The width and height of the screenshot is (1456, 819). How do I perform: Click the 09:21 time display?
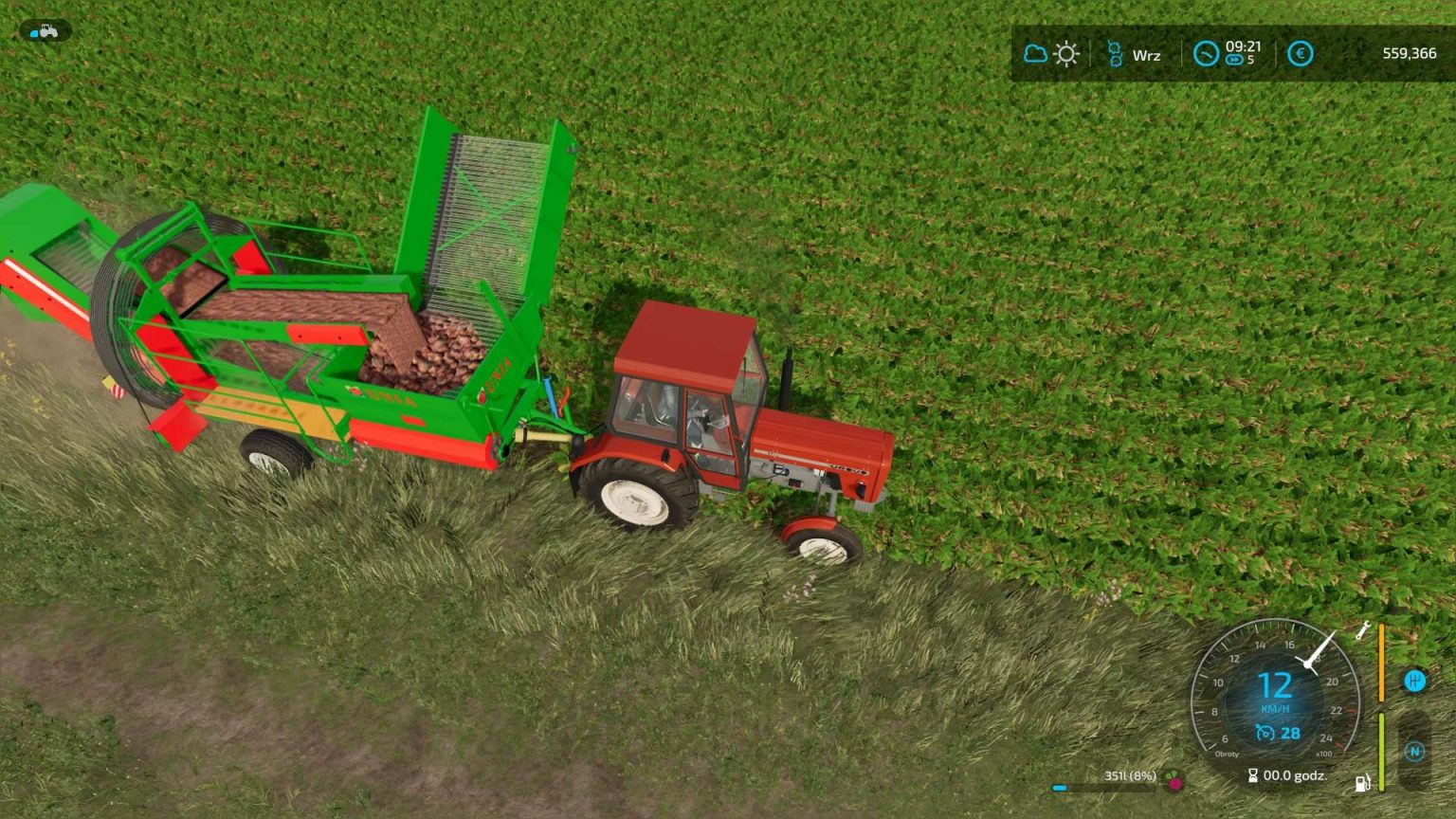[x=1243, y=46]
